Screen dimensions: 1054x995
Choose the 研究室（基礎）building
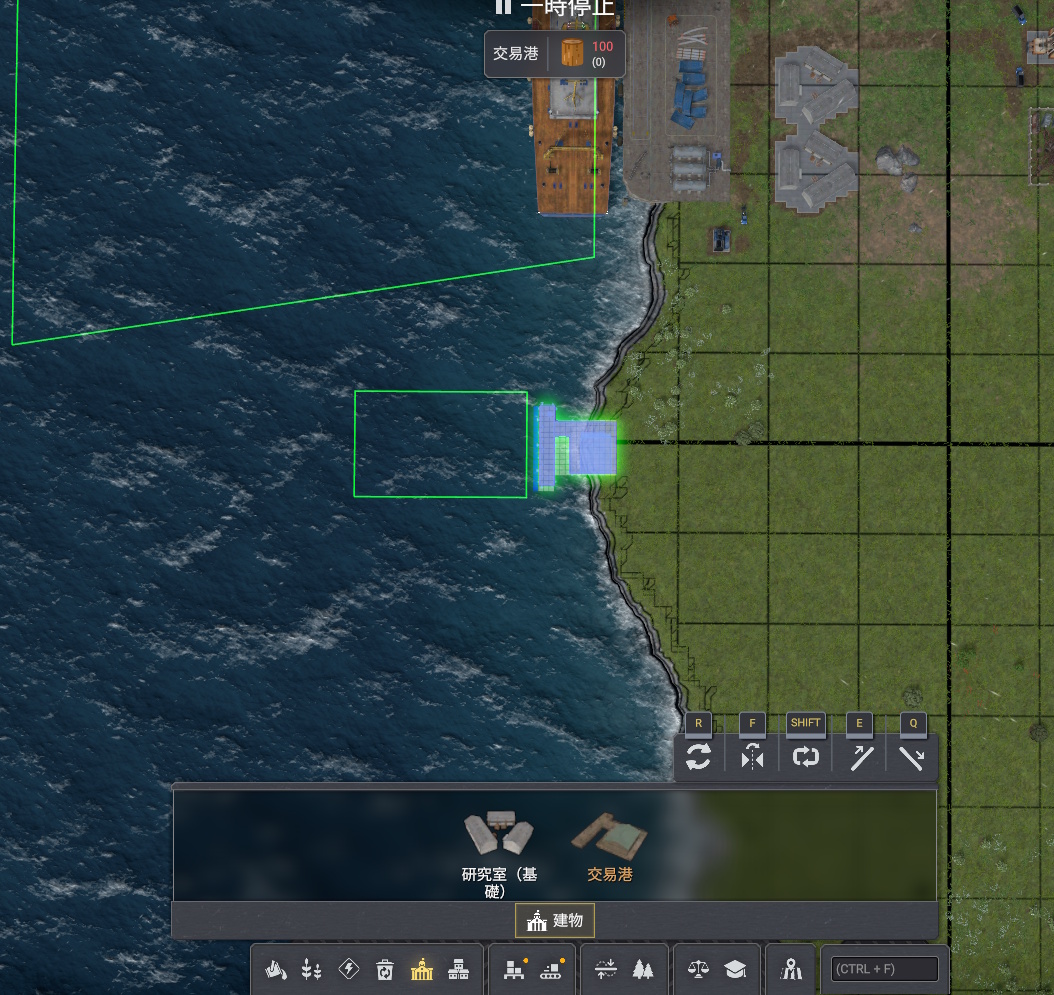(x=498, y=838)
